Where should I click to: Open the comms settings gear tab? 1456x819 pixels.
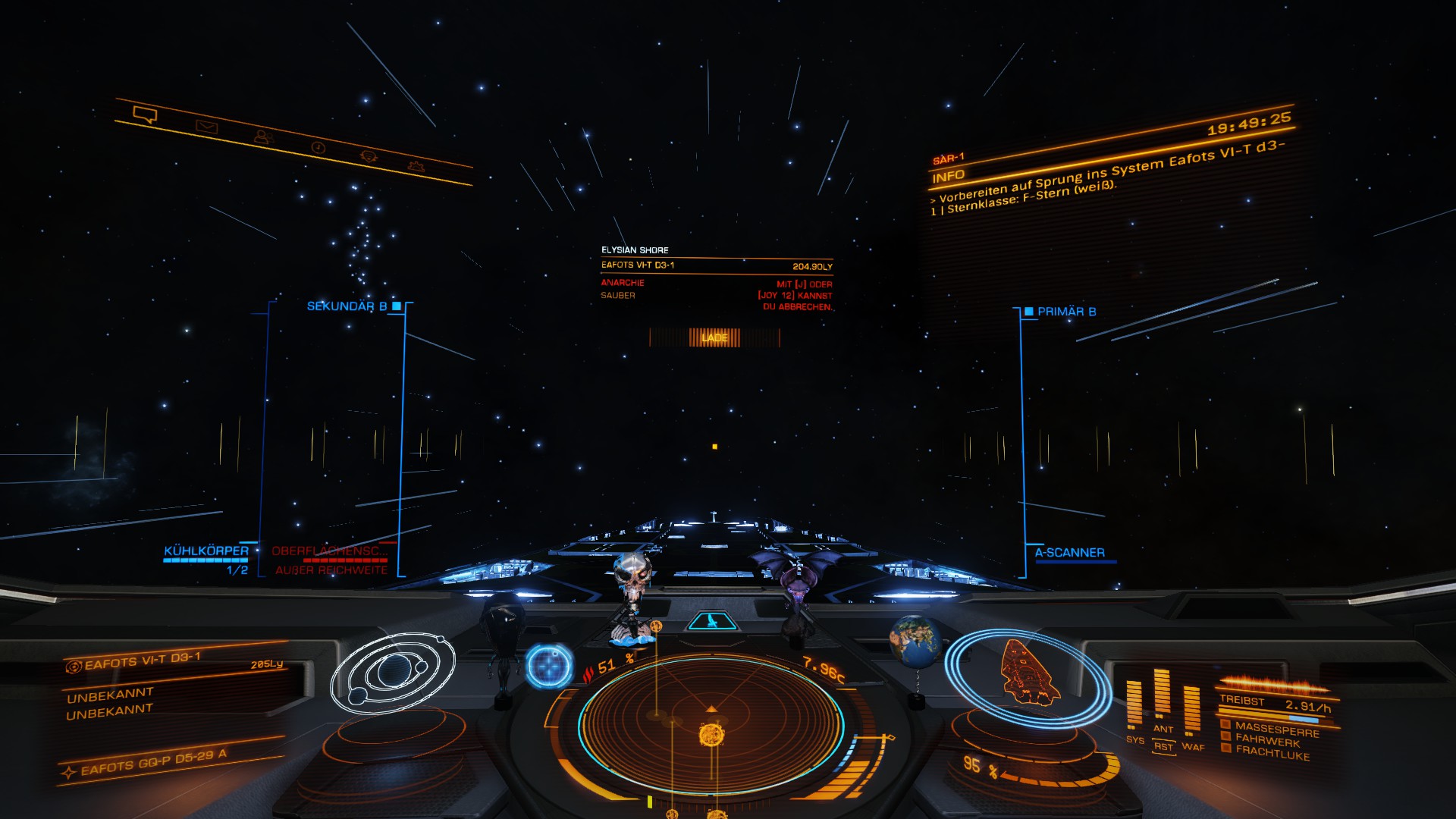point(416,165)
